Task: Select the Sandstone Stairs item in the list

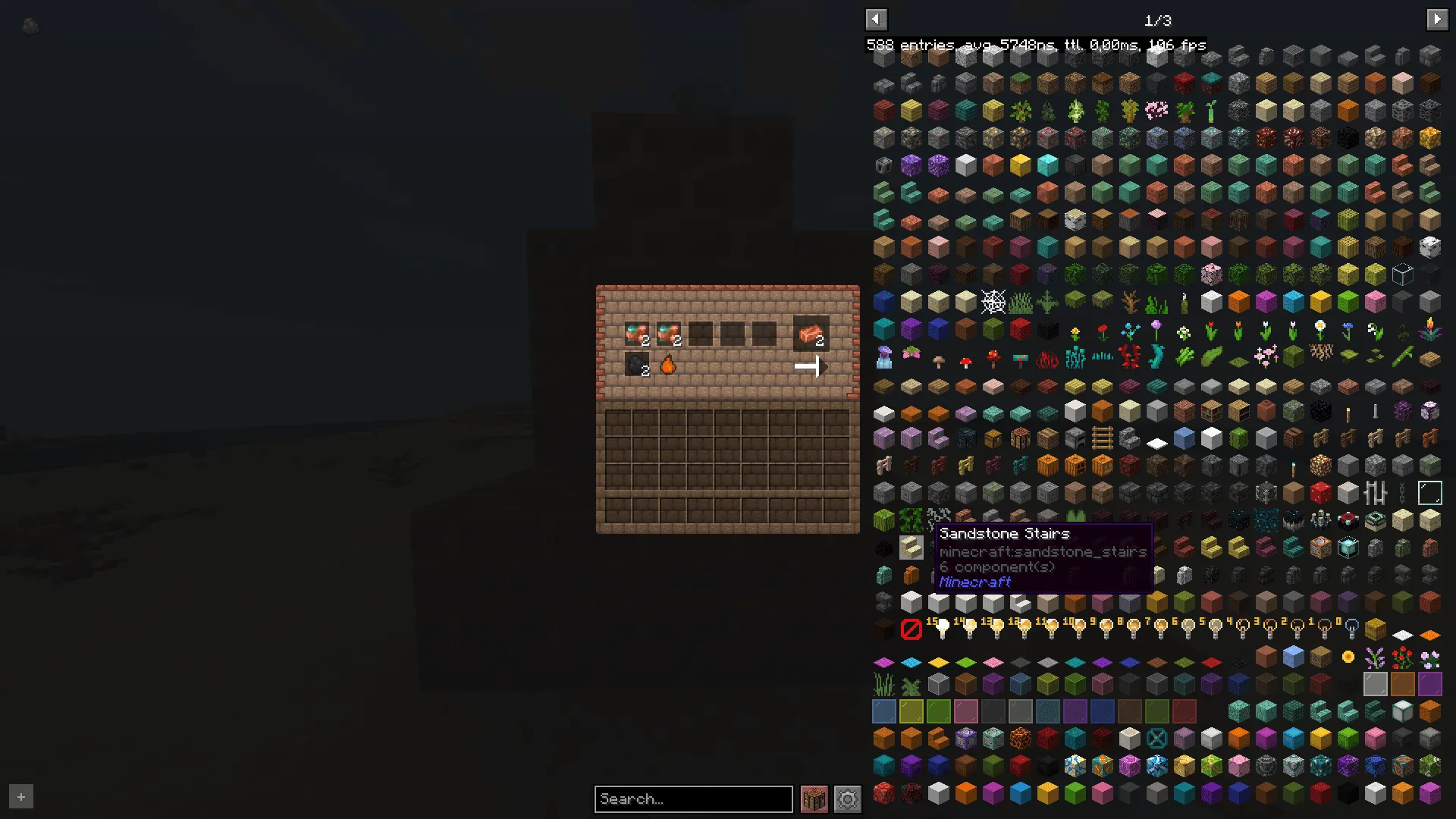Action: click(911, 548)
